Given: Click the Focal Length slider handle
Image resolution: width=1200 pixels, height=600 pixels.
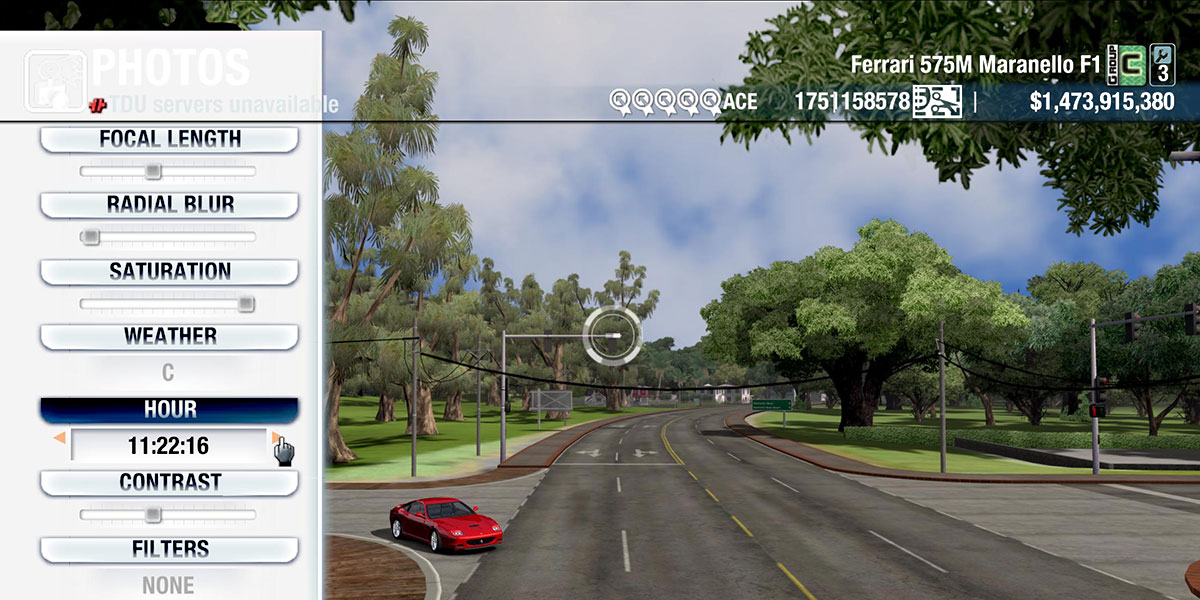Looking at the screenshot, I should tap(152, 171).
